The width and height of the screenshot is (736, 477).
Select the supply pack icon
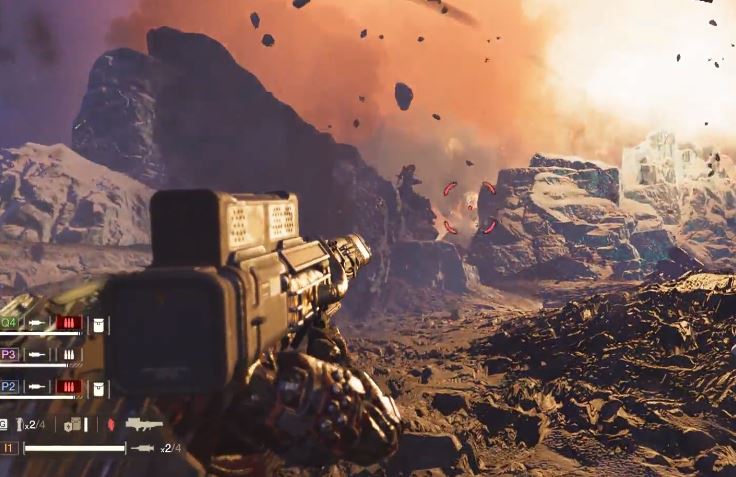pos(73,425)
